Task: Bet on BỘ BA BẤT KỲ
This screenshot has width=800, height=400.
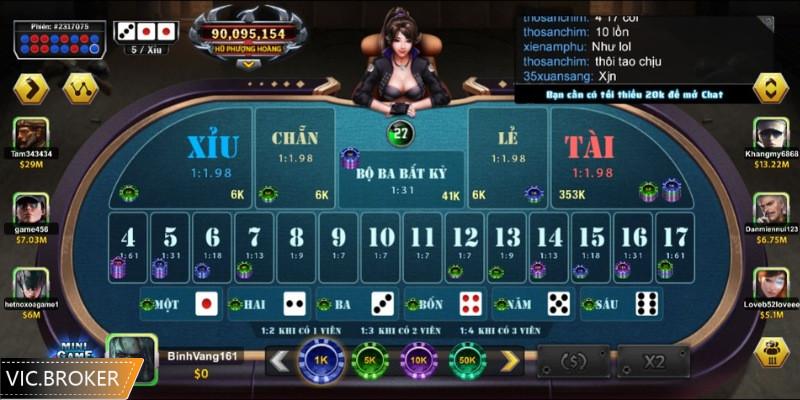Action: 400,180
